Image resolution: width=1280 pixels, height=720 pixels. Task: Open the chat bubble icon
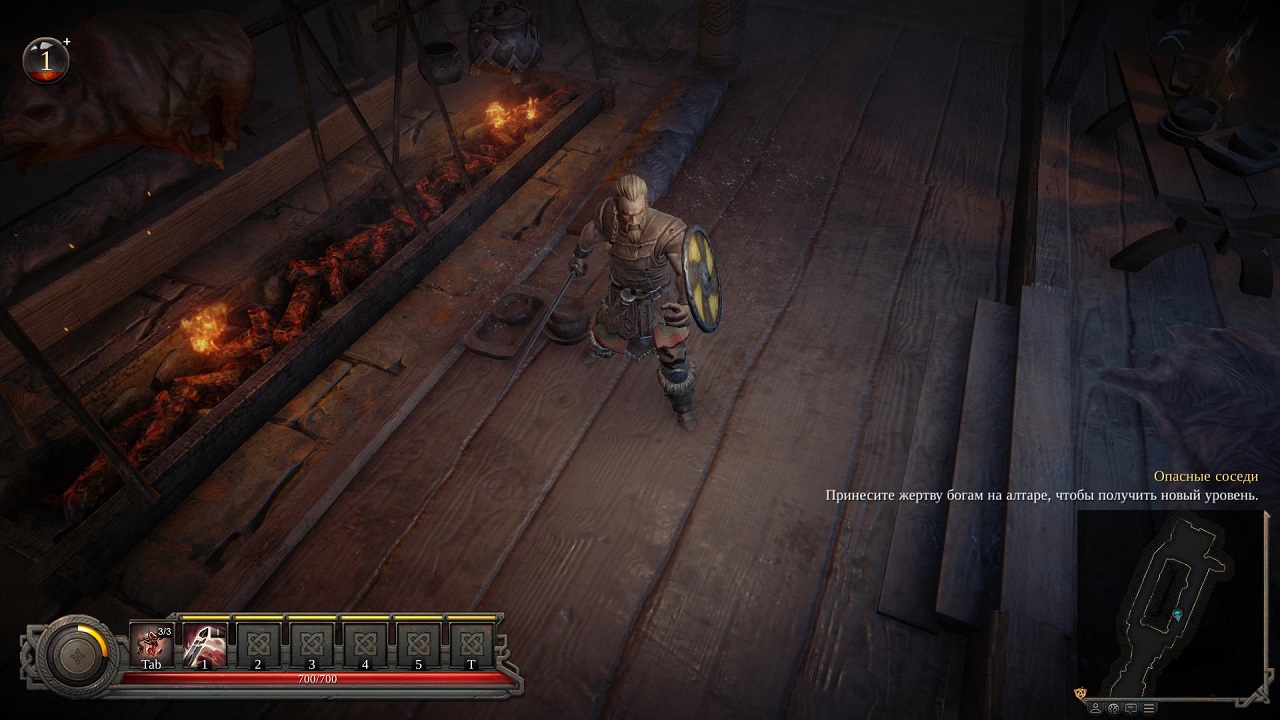pyautogui.click(x=1131, y=708)
